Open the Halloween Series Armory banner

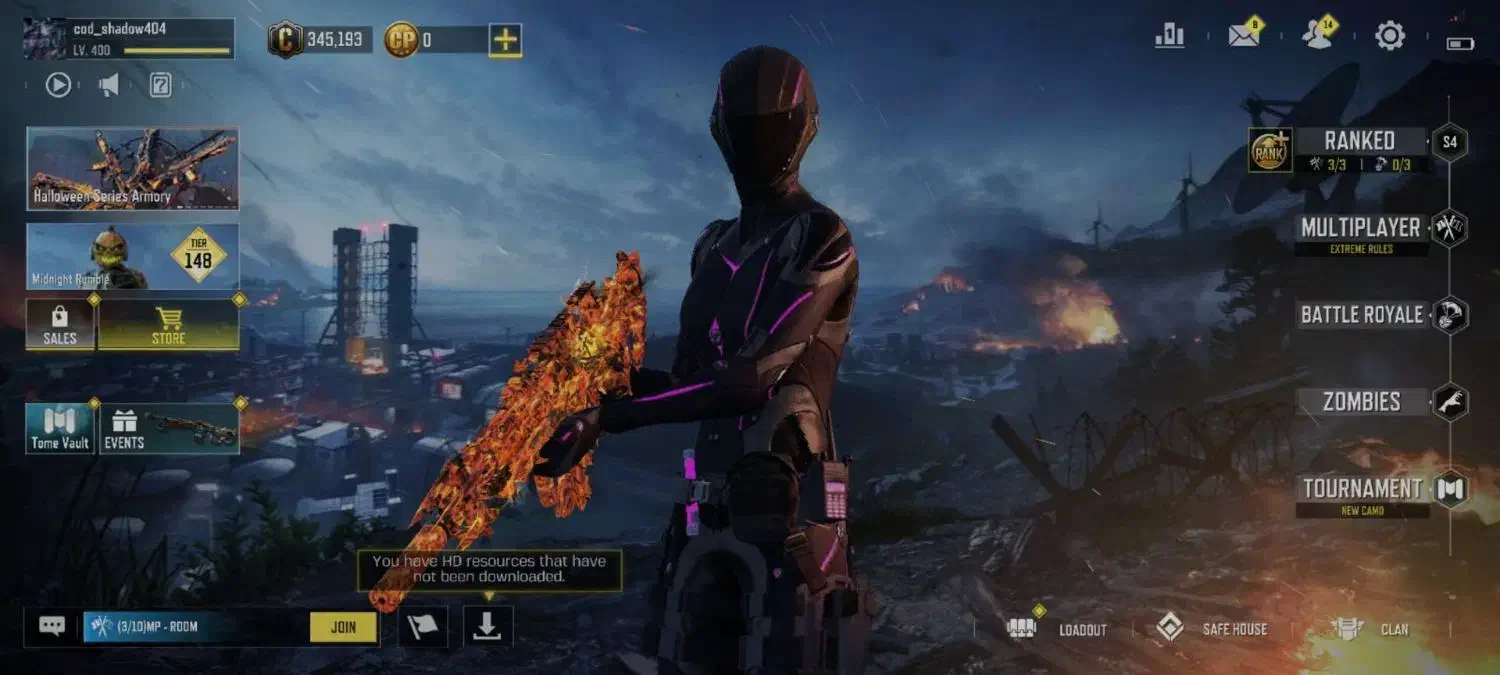132,168
